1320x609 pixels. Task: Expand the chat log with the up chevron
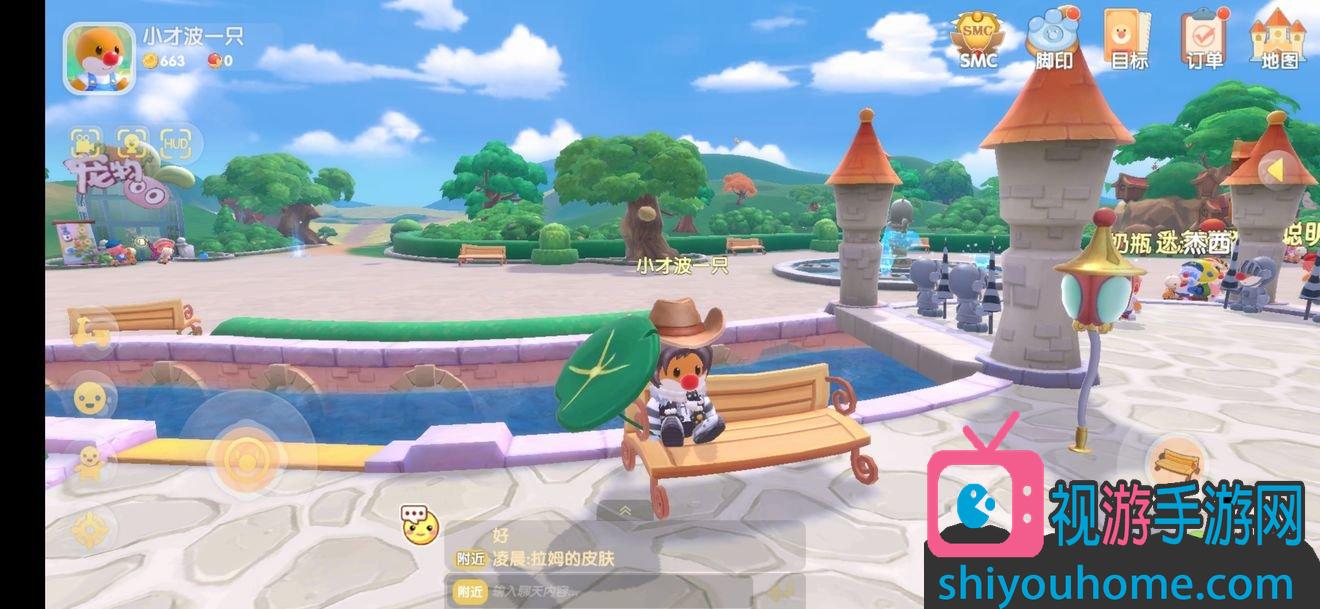coord(624,510)
